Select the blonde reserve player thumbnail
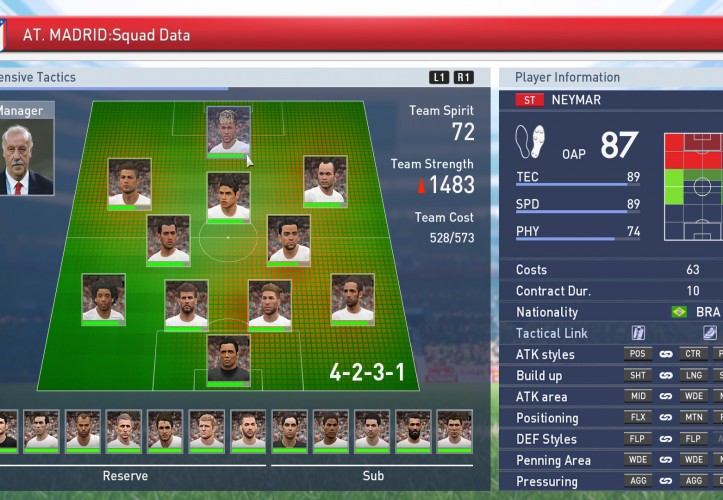The width and height of the screenshot is (723, 500). point(207,431)
